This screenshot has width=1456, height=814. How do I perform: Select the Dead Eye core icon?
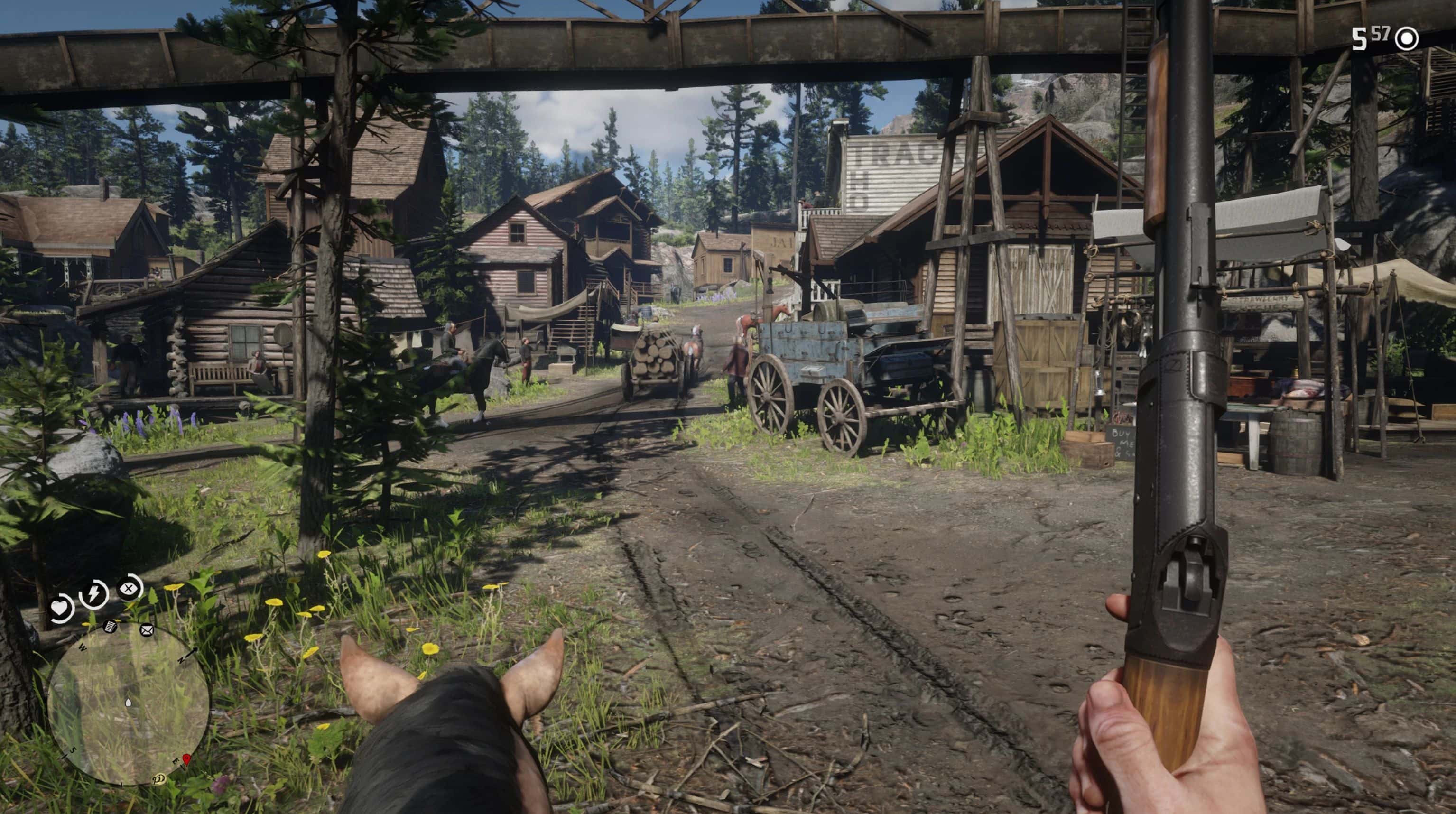pos(130,589)
